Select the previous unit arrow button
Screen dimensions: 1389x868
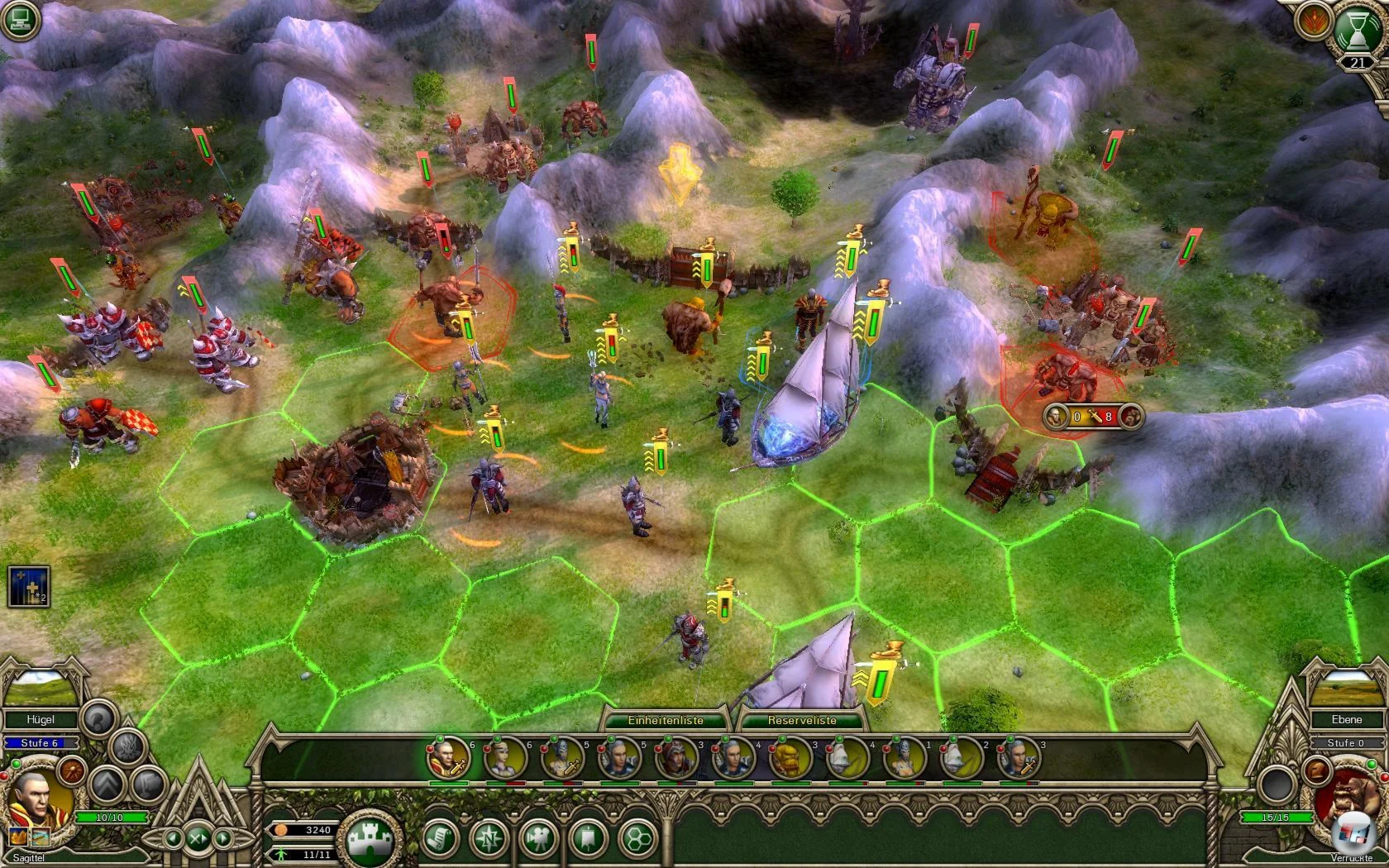(174, 838)
